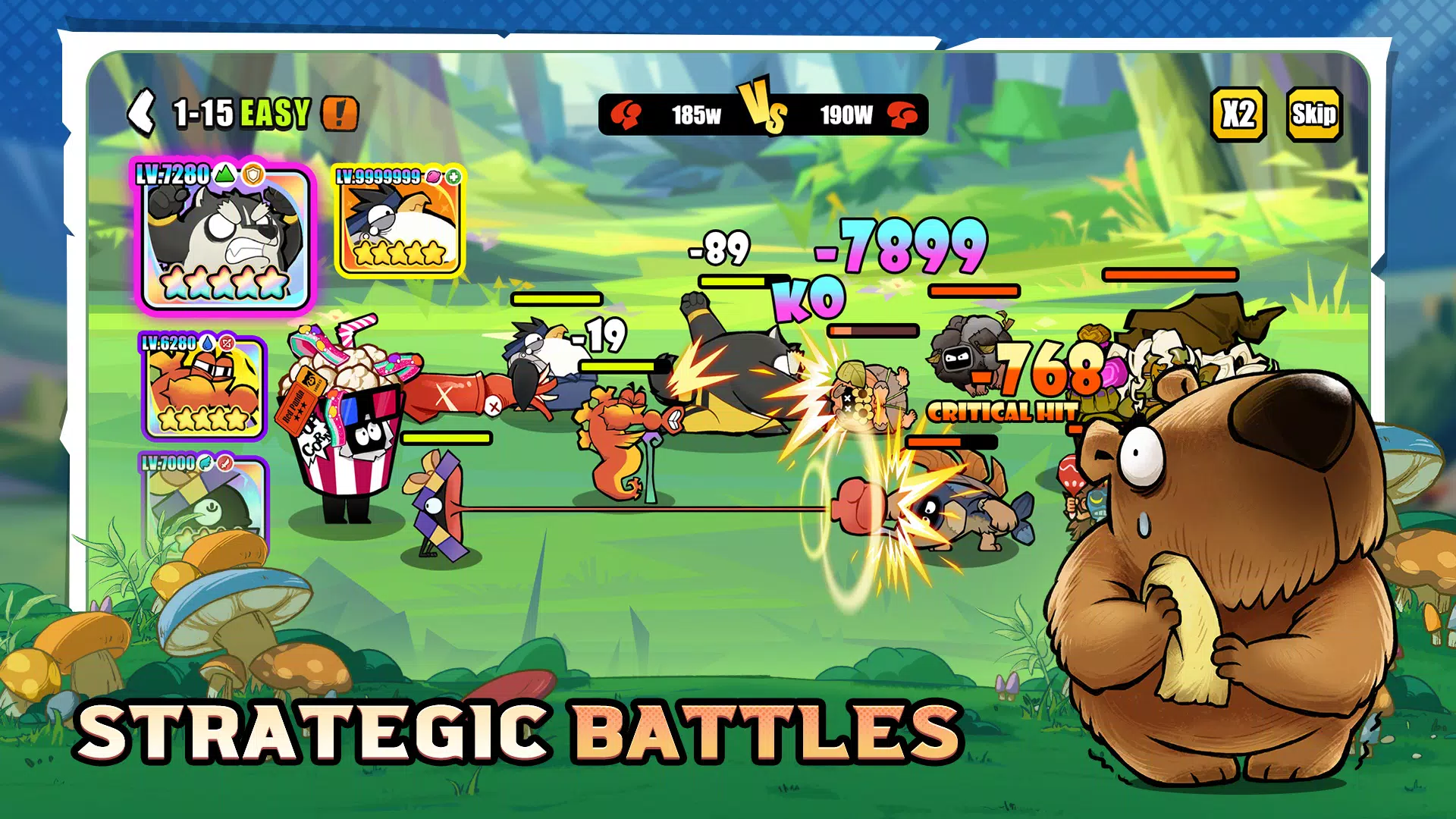The width and height of the screenshot is (1456, 819).
Task: Go back with the white arrow
Action: [142, 113]
